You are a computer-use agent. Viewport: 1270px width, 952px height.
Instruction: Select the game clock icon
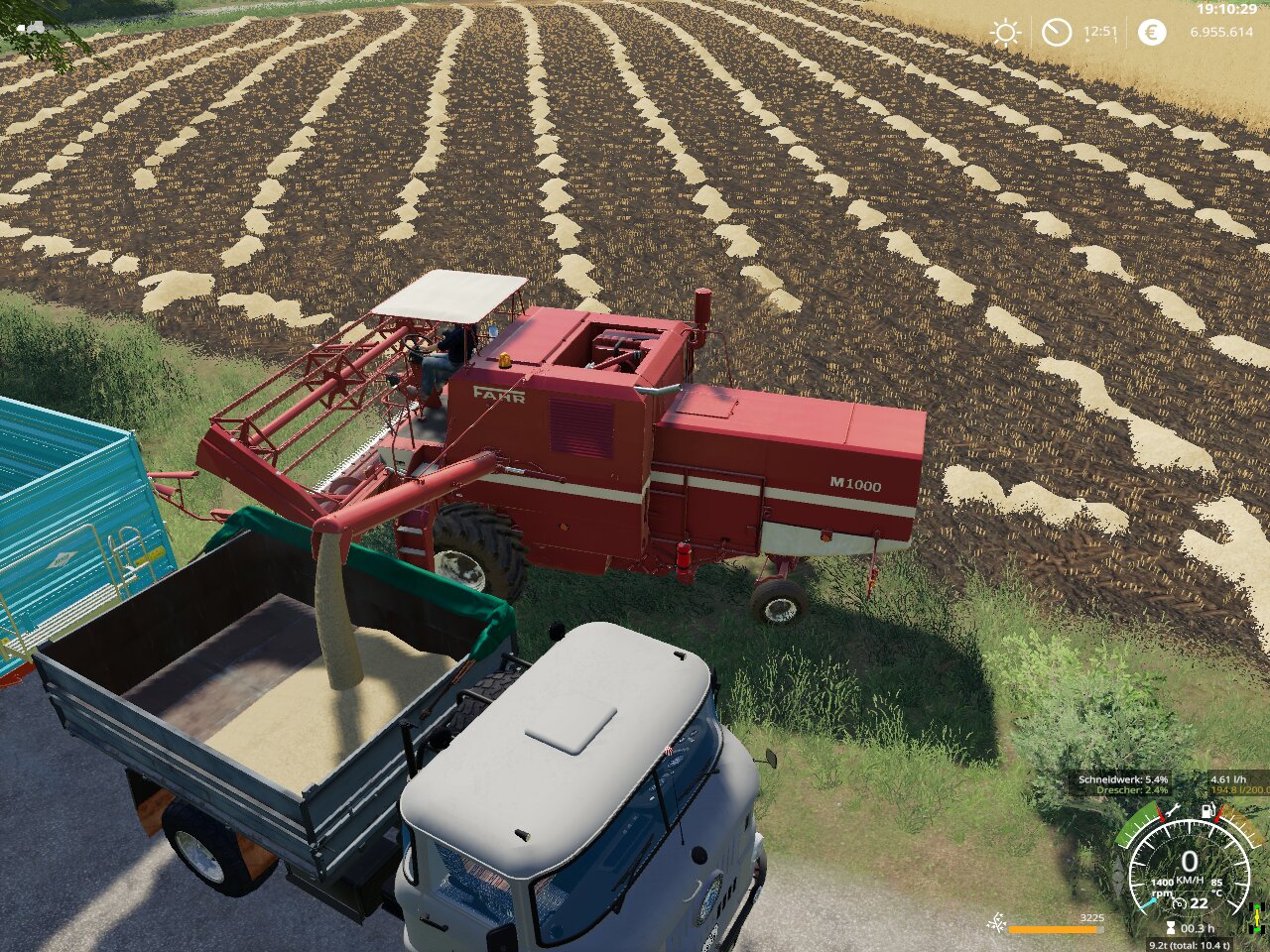pyautogui.click(x=1057, y=33)
